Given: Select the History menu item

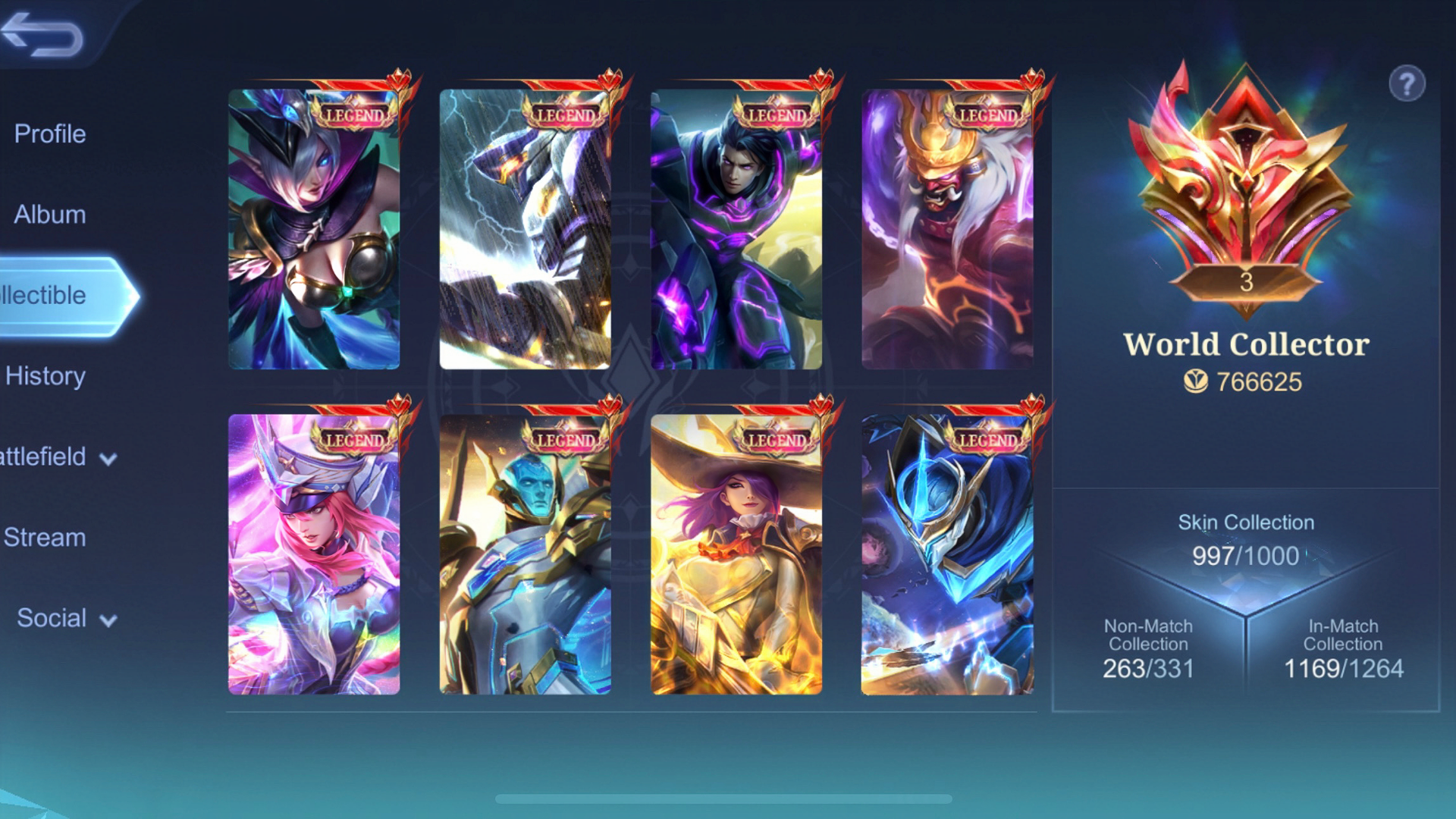Looking at the screenshot, I should pos(45,376).
